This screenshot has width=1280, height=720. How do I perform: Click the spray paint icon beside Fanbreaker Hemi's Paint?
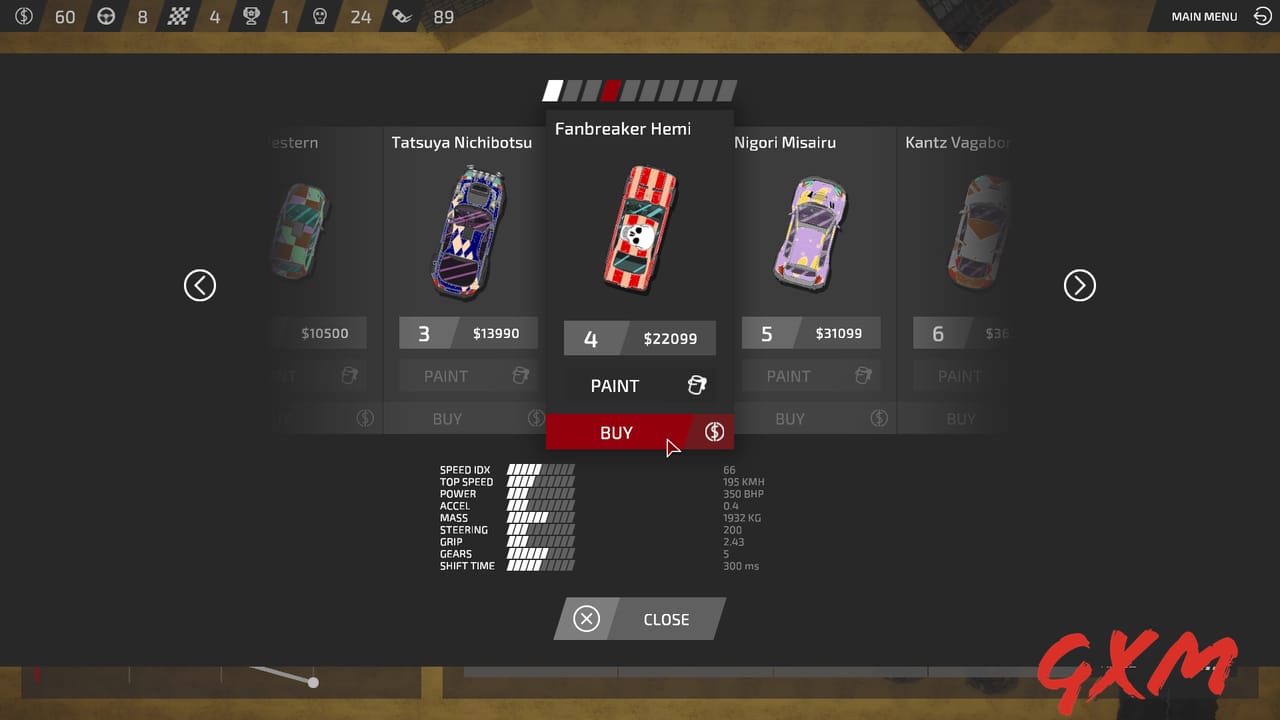[697, 385]
